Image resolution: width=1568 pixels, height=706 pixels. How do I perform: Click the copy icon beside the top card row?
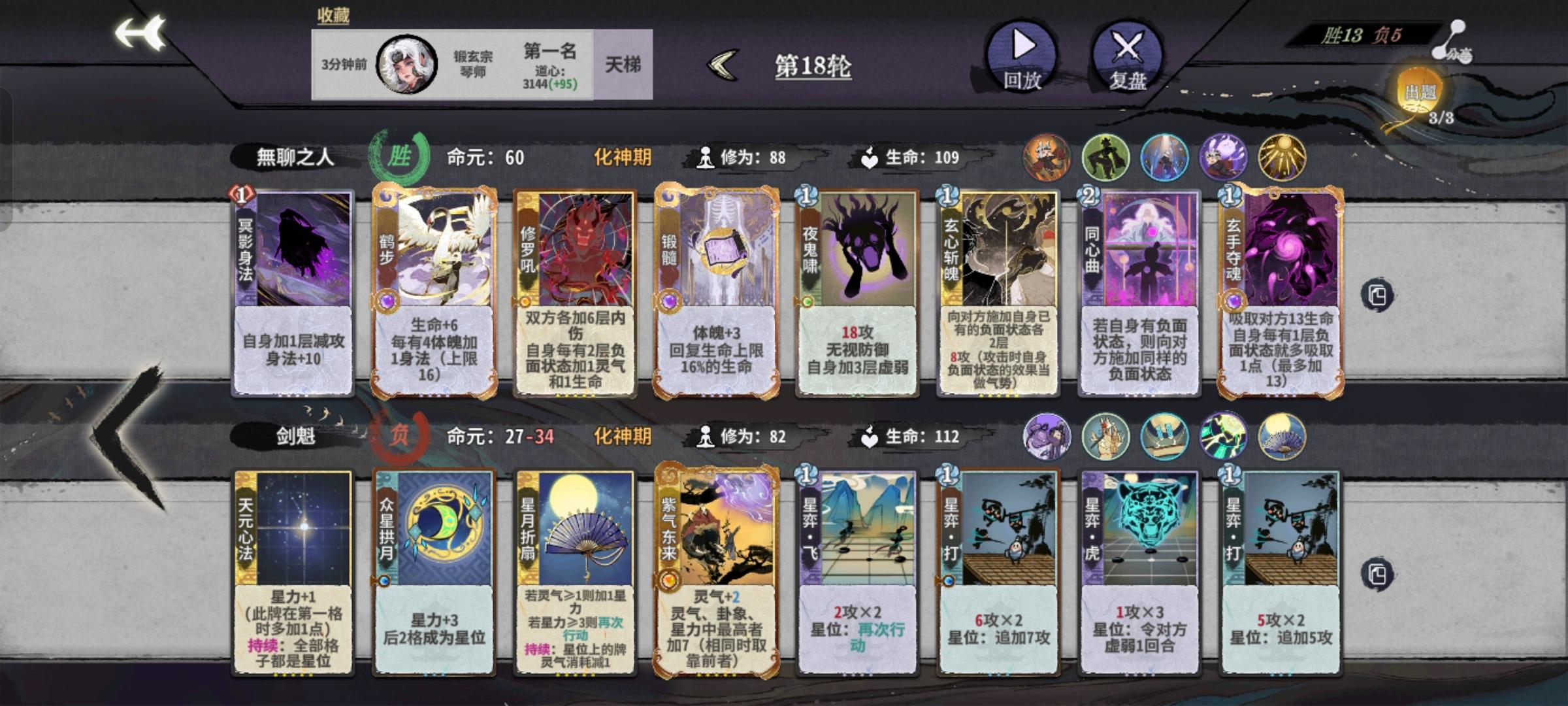point(1379,294)
